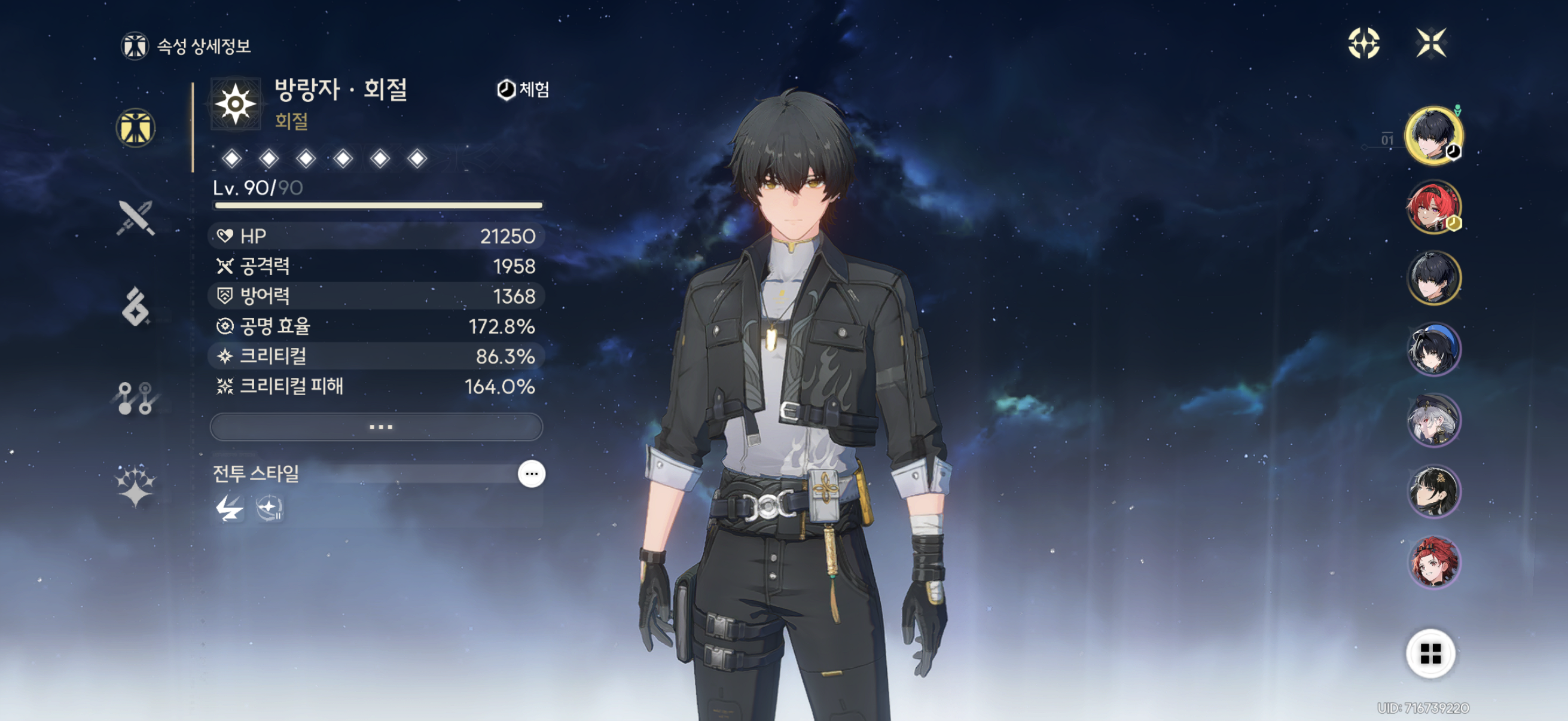View the second combat style circular icon
The width and height of the screenshot is (1568, 721).
(x=269, y=508)
